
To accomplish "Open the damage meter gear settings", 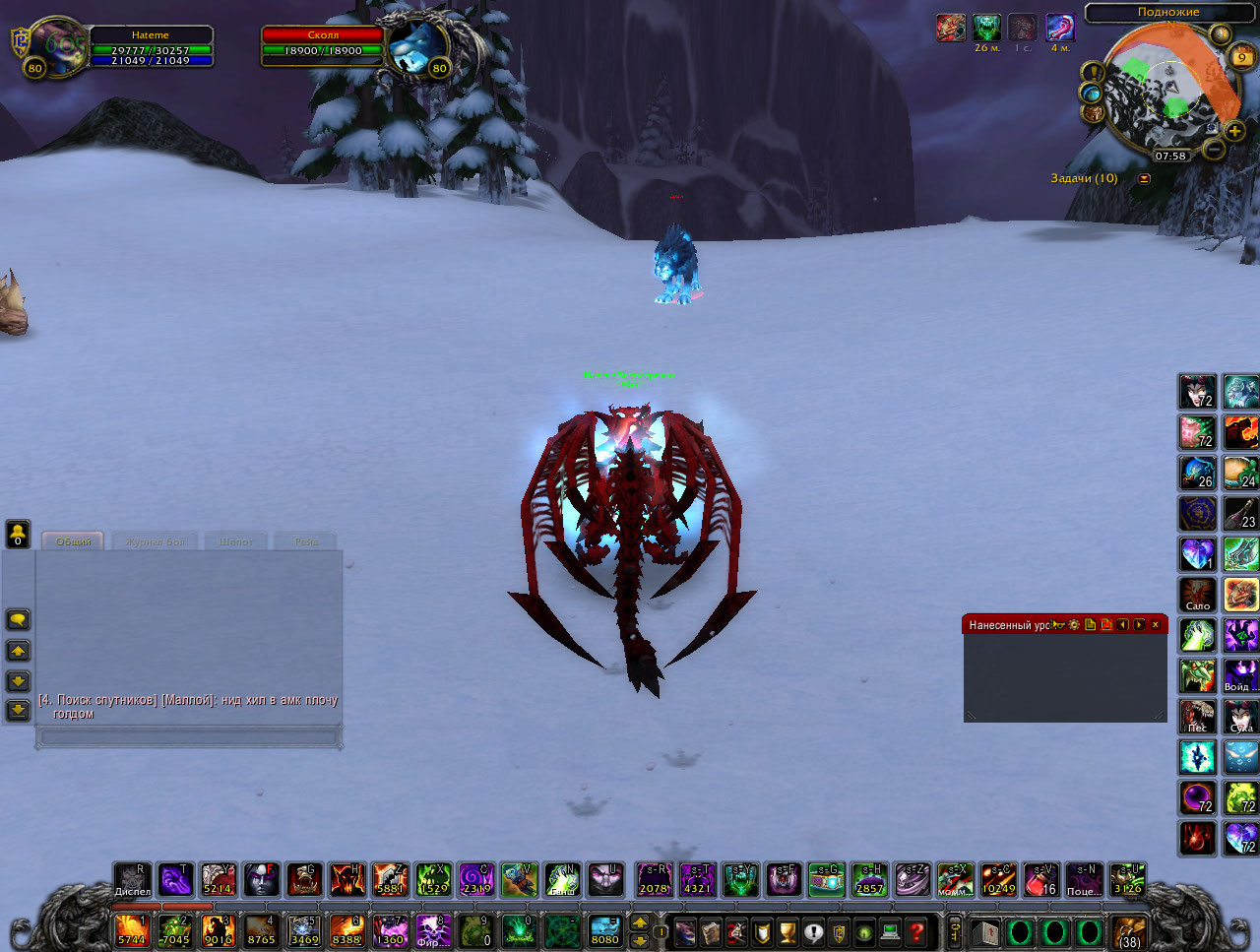I will (1074, 625).
